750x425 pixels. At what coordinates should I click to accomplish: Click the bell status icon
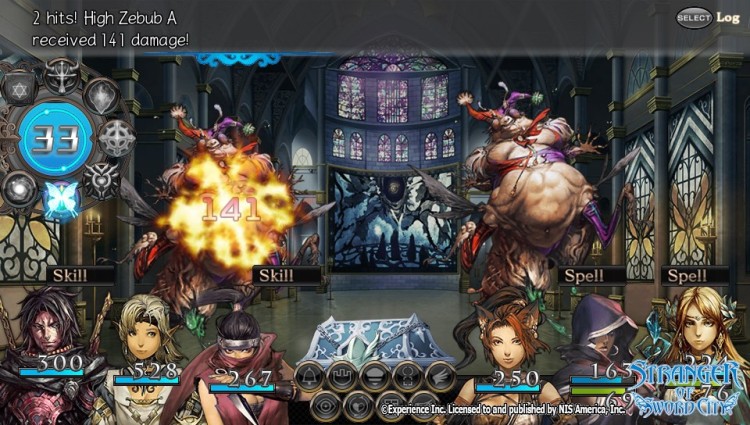pyautogui.click(x=310, y=376)
